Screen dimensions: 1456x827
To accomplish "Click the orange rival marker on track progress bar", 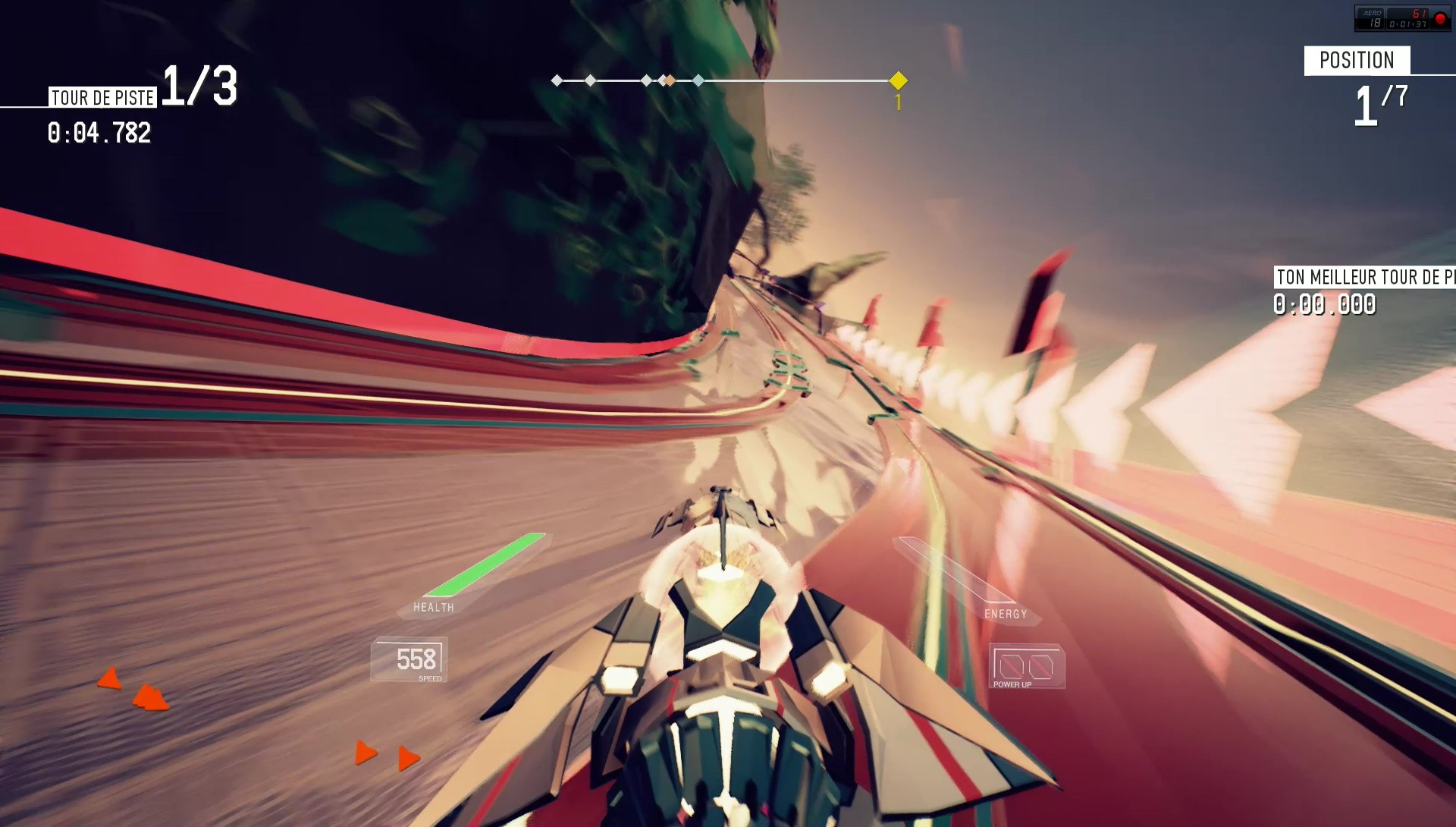I will tap(668, 79).
